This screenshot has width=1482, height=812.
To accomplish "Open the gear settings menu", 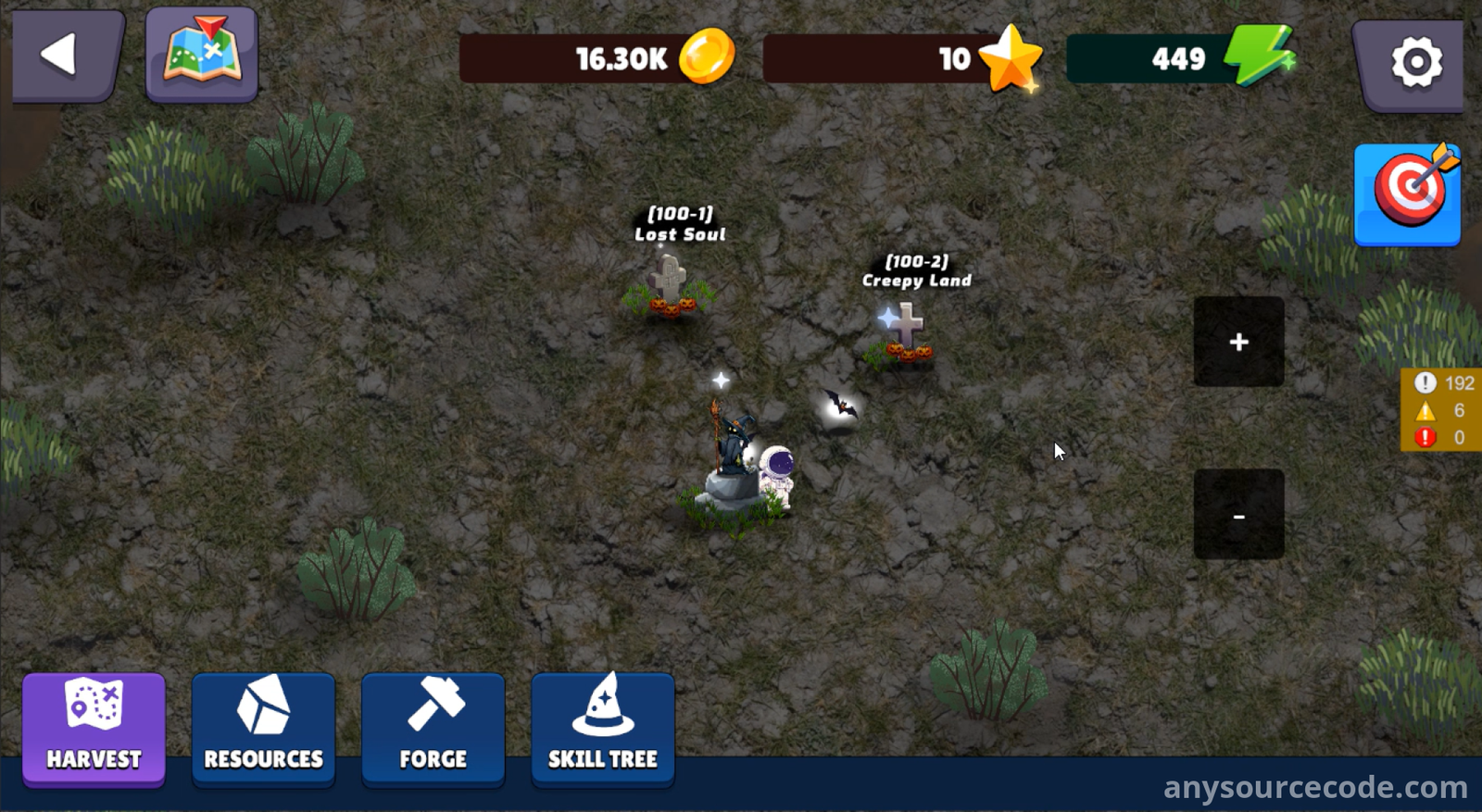I will click(x=1414, y=62).
